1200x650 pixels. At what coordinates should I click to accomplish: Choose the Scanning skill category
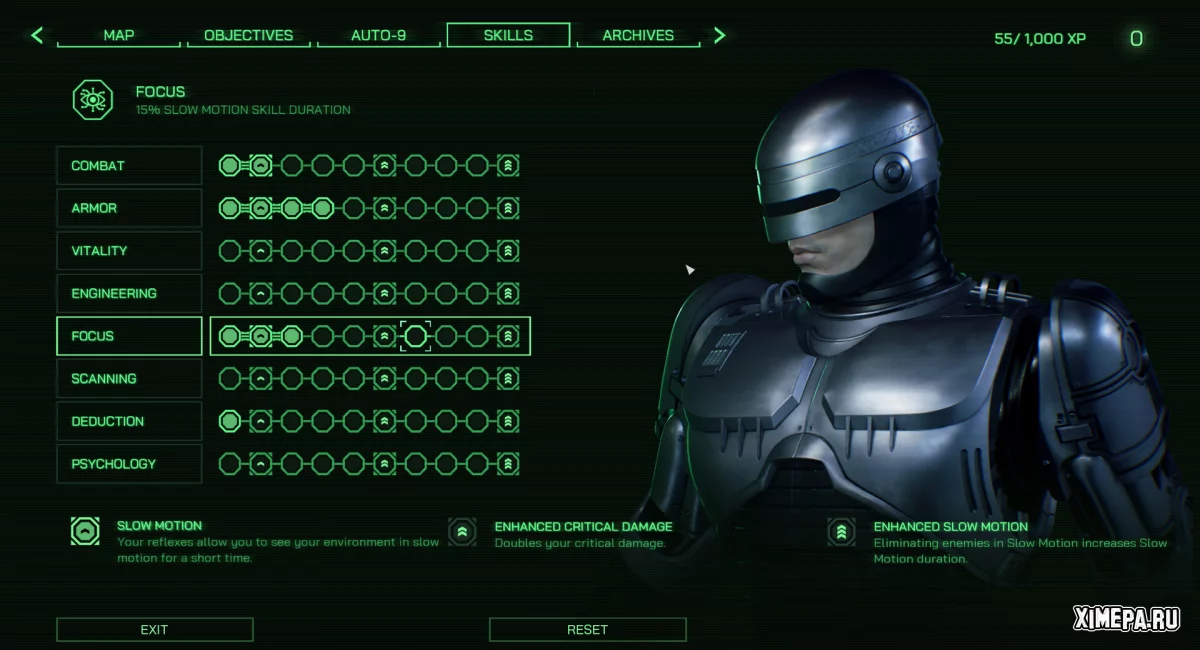click(129, 379)
